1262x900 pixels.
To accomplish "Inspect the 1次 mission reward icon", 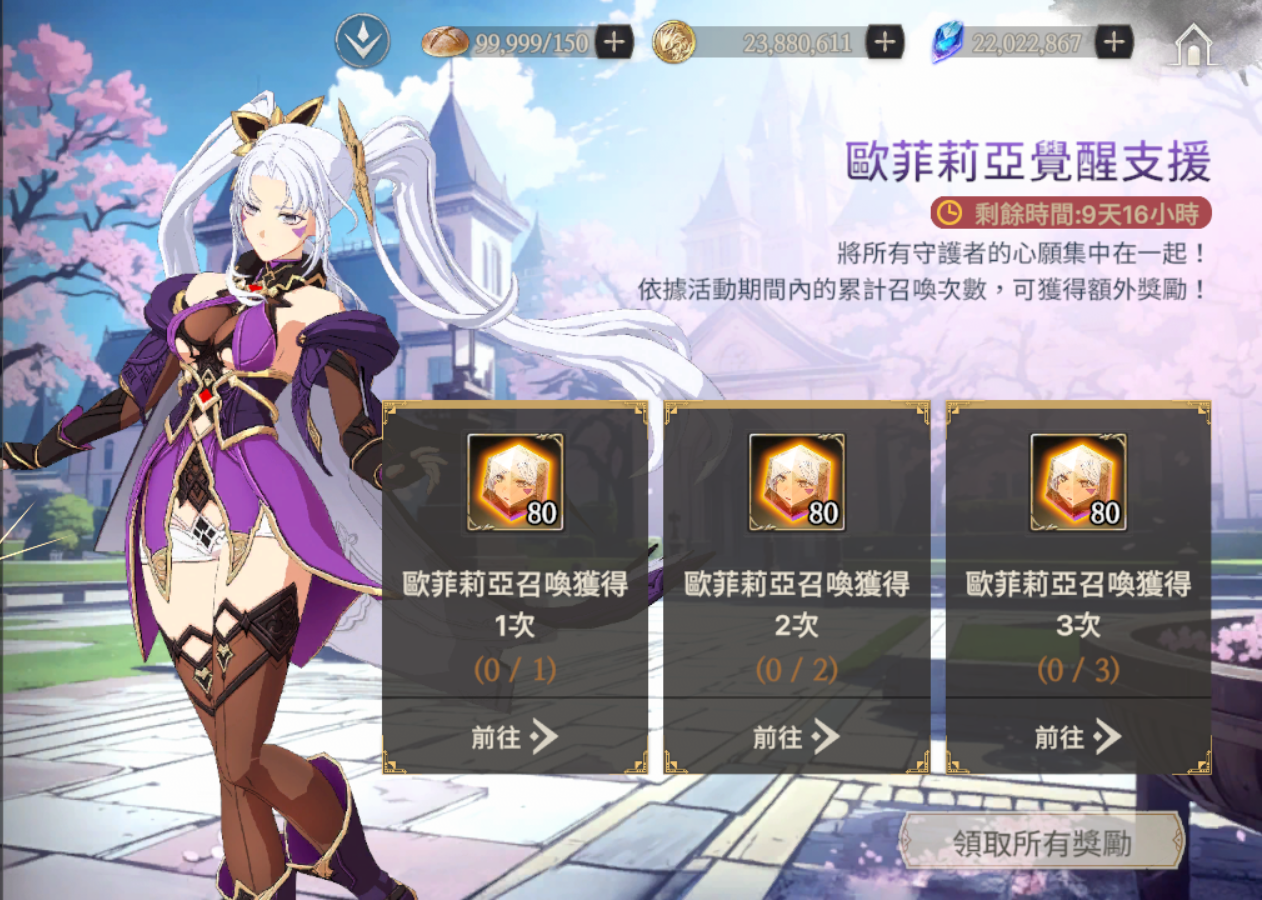I will [x=515, y=482].
